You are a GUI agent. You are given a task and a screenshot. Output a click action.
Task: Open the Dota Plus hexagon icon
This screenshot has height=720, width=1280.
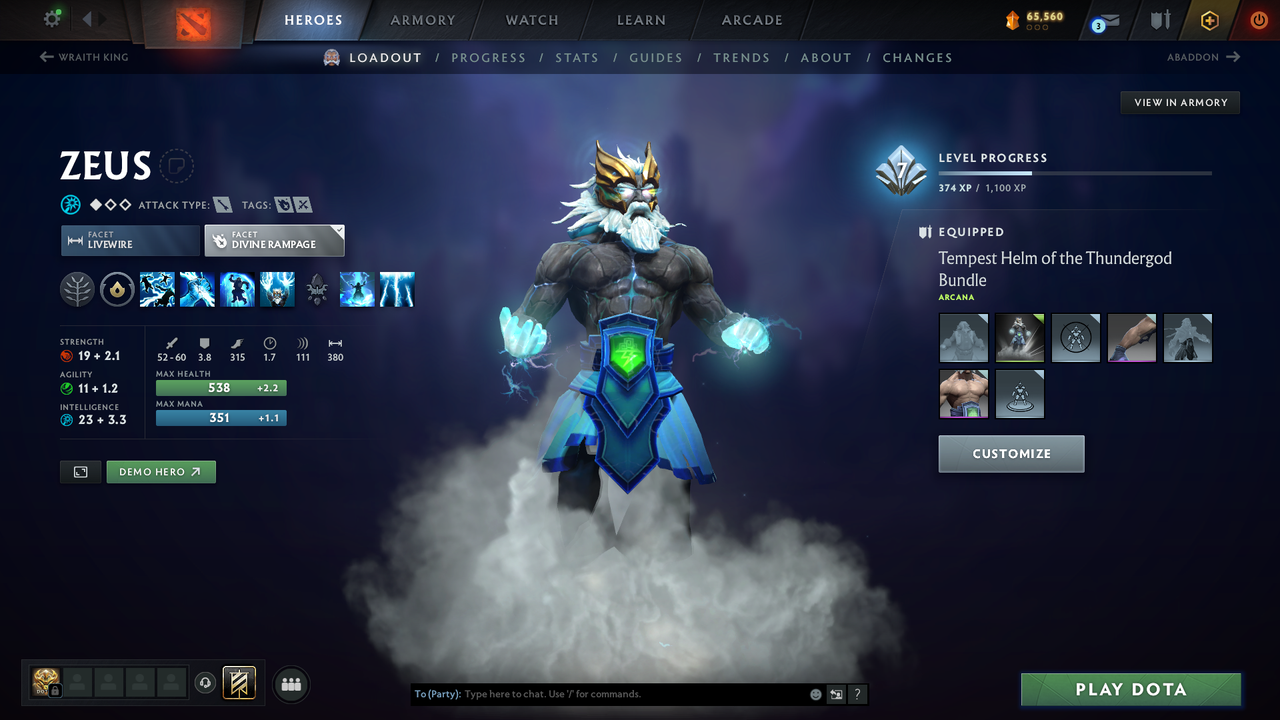pos(1209,20)
